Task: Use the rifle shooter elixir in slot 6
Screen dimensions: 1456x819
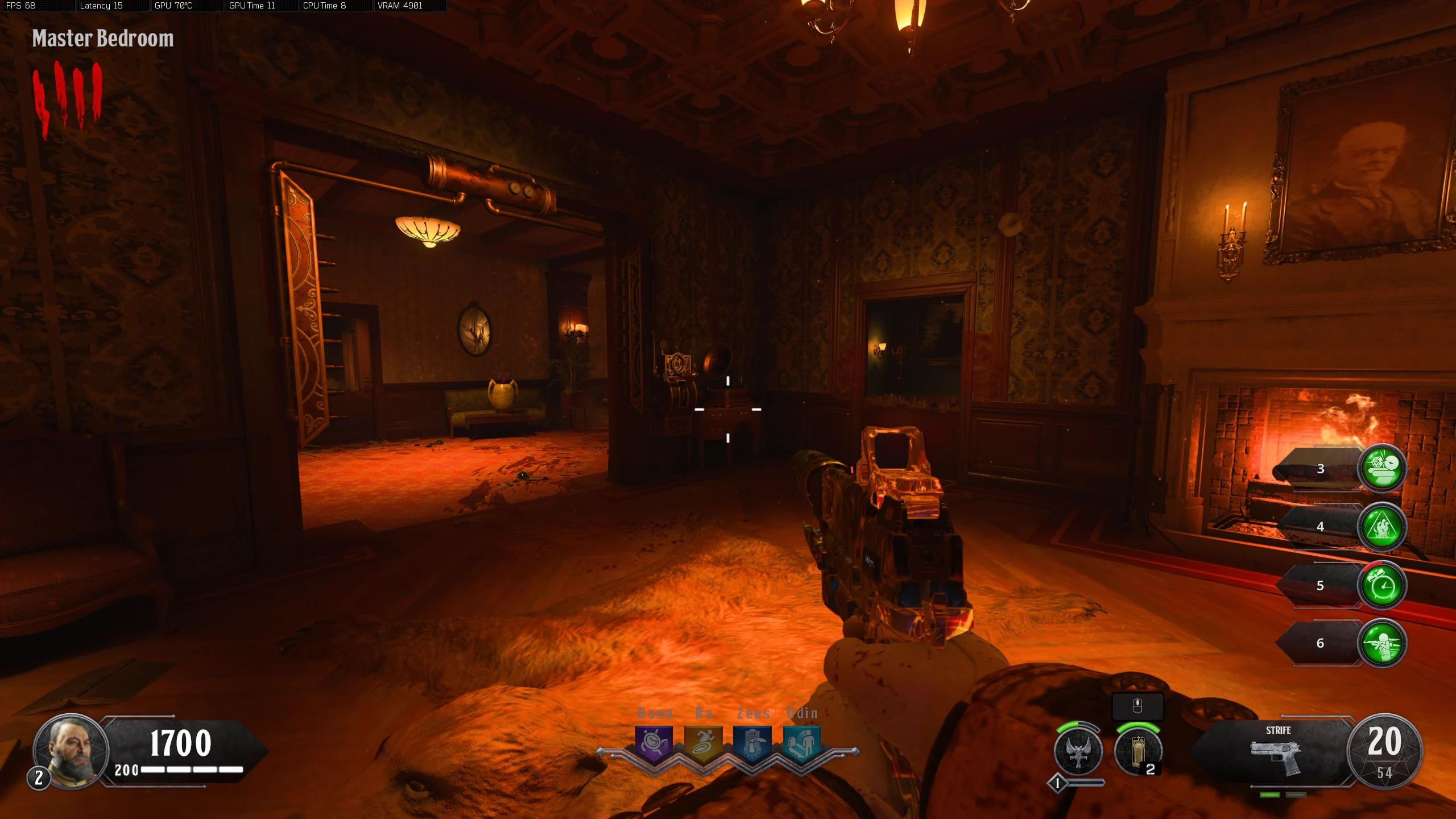Action: [1381, 643]
